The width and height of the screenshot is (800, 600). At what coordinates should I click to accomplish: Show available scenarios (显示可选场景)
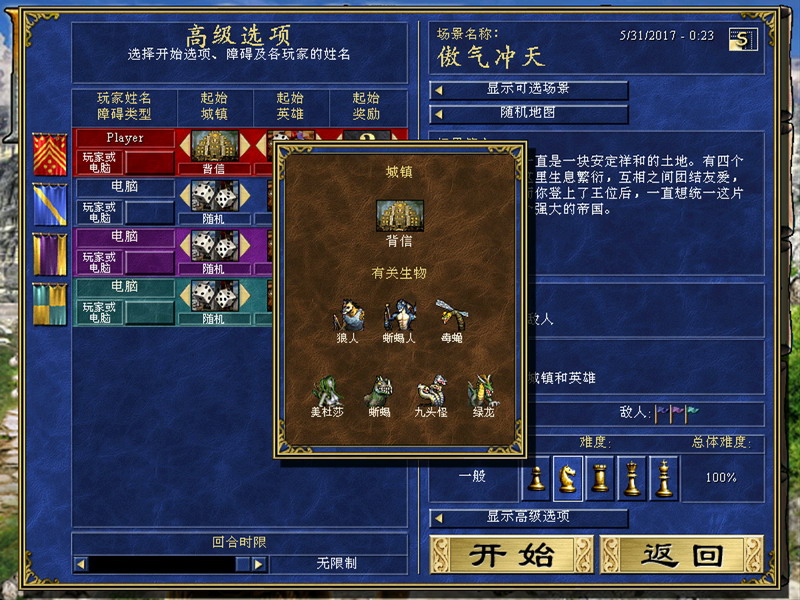point(529,89)
